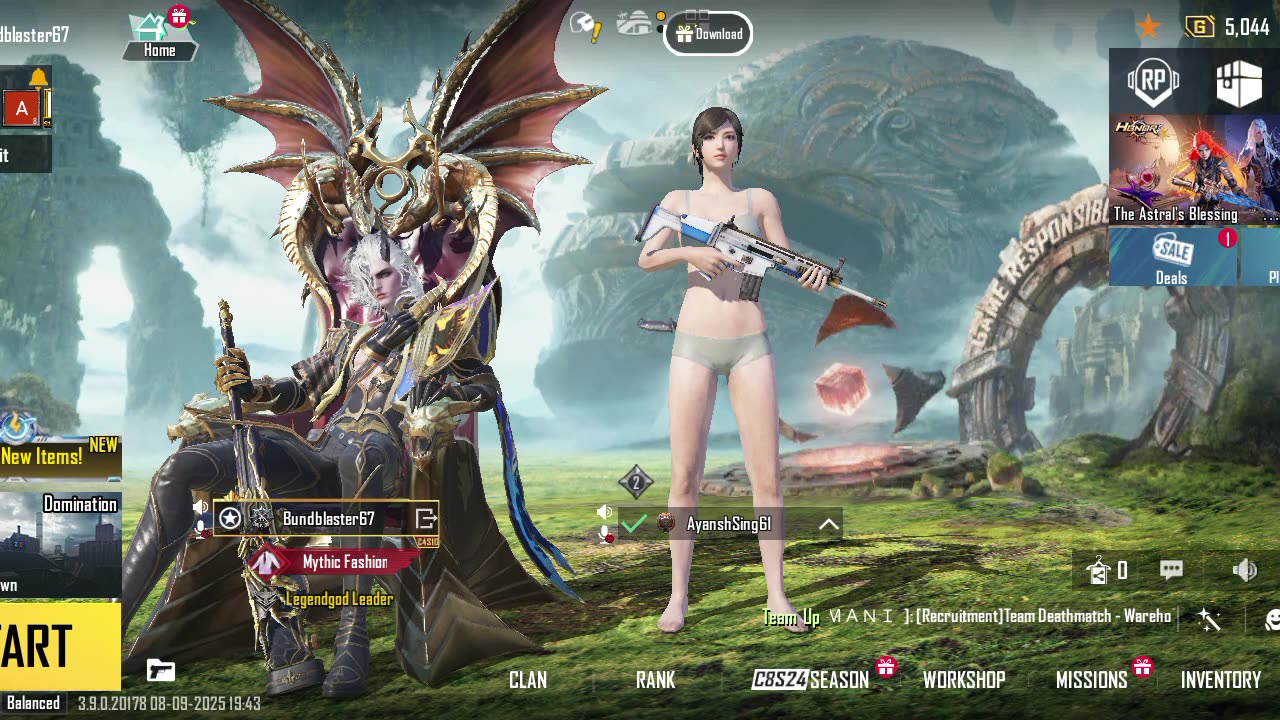The width and height of the screenshot is (1280, 720).
Task: Open the white crate box icon
Action: 1238,82
